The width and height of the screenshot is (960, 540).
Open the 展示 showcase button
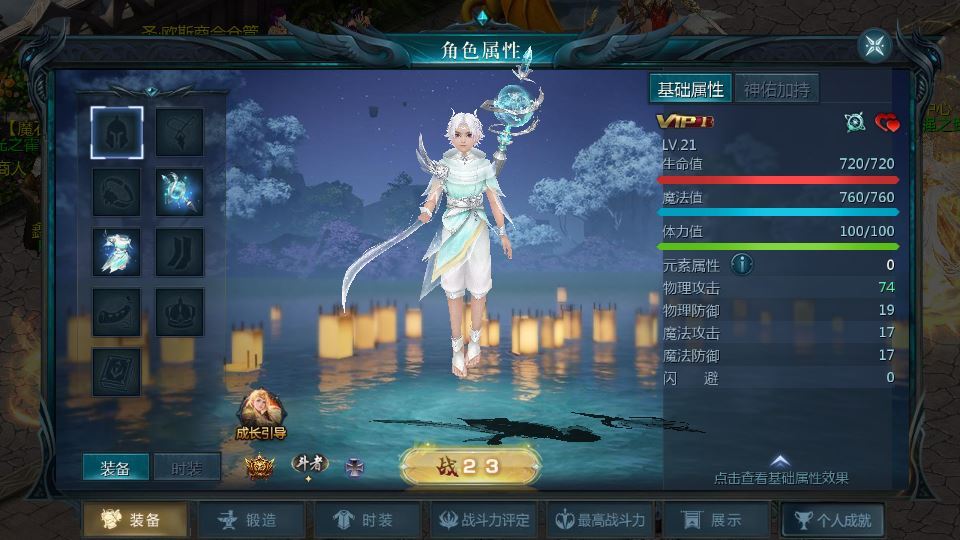[x=712, y=520]
